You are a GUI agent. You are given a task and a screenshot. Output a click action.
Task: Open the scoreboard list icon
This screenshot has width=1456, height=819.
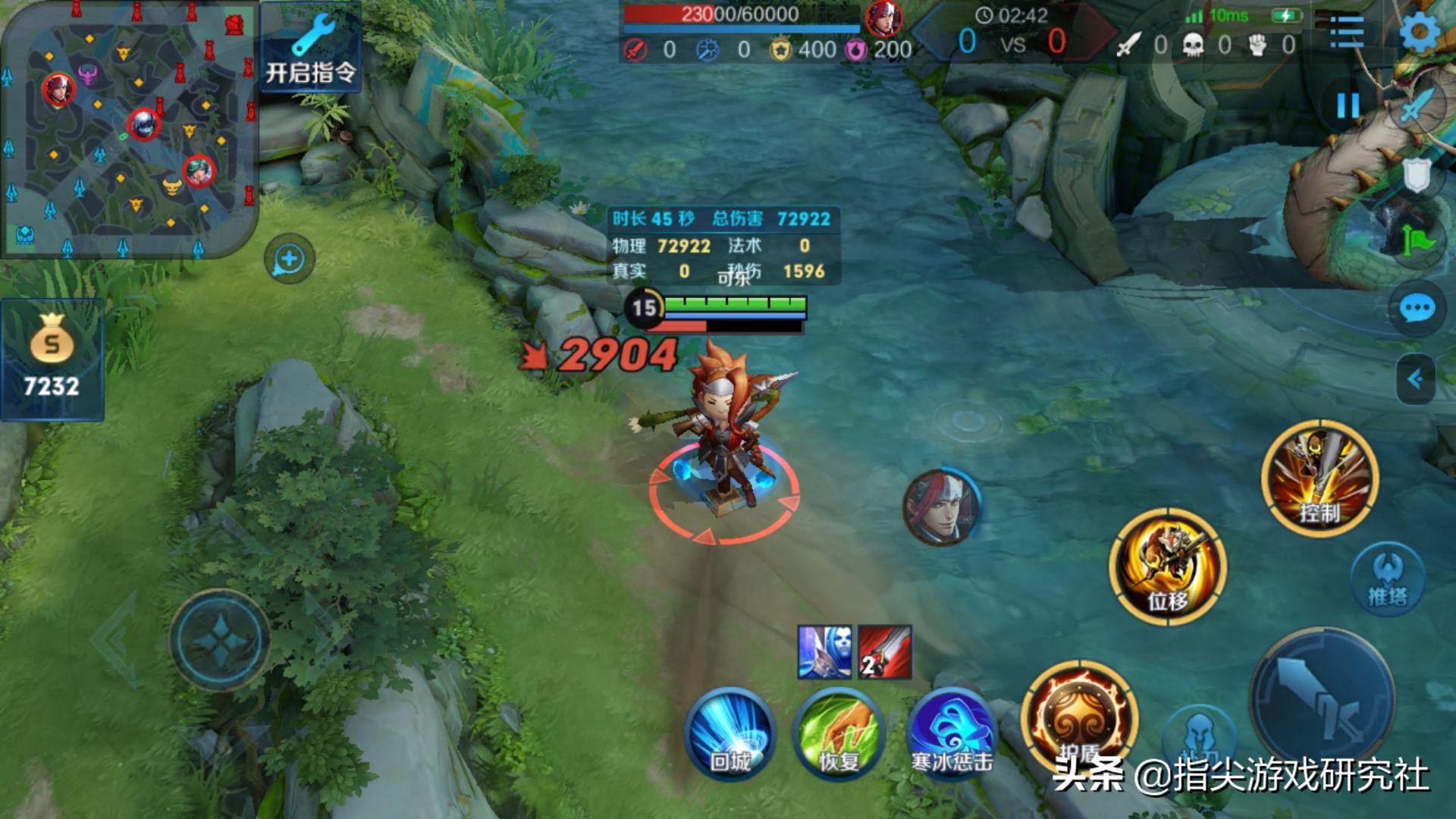[1347, 32]
